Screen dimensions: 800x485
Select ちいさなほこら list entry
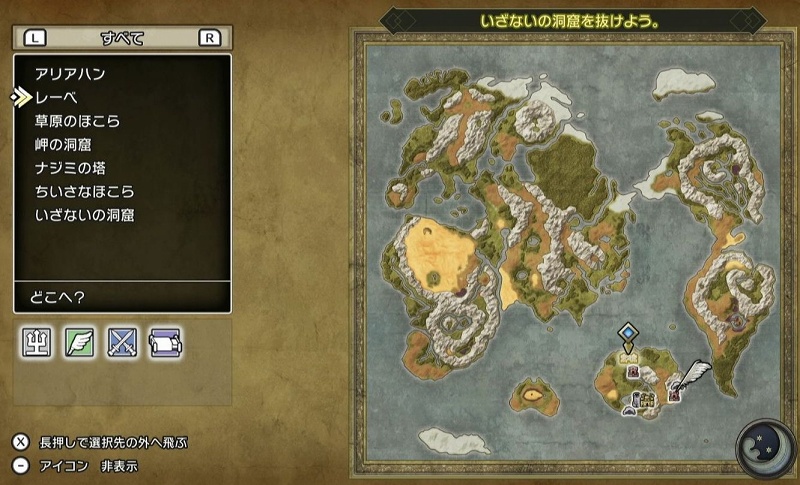click(x=84, y=191)
